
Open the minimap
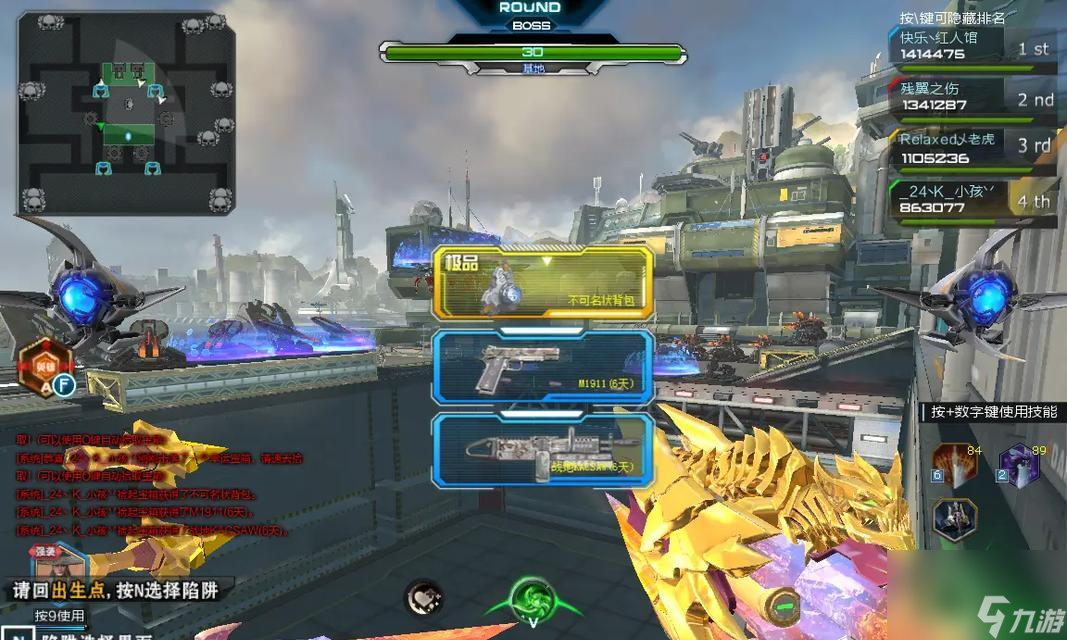click(126, 113)
